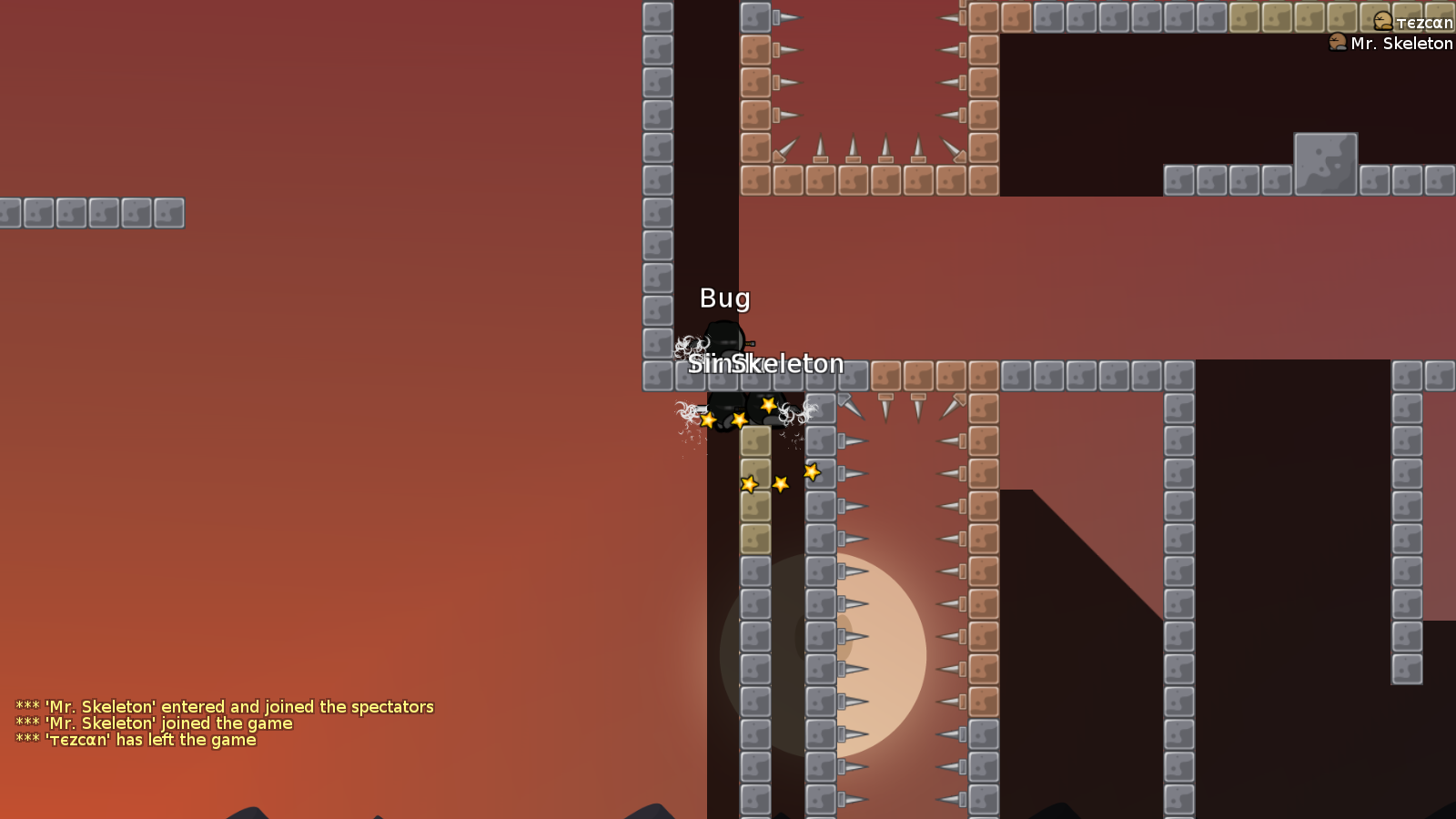Click the nametag reading SinSkeleton
Screen dimensions: 1456x819
pos(767,363)
